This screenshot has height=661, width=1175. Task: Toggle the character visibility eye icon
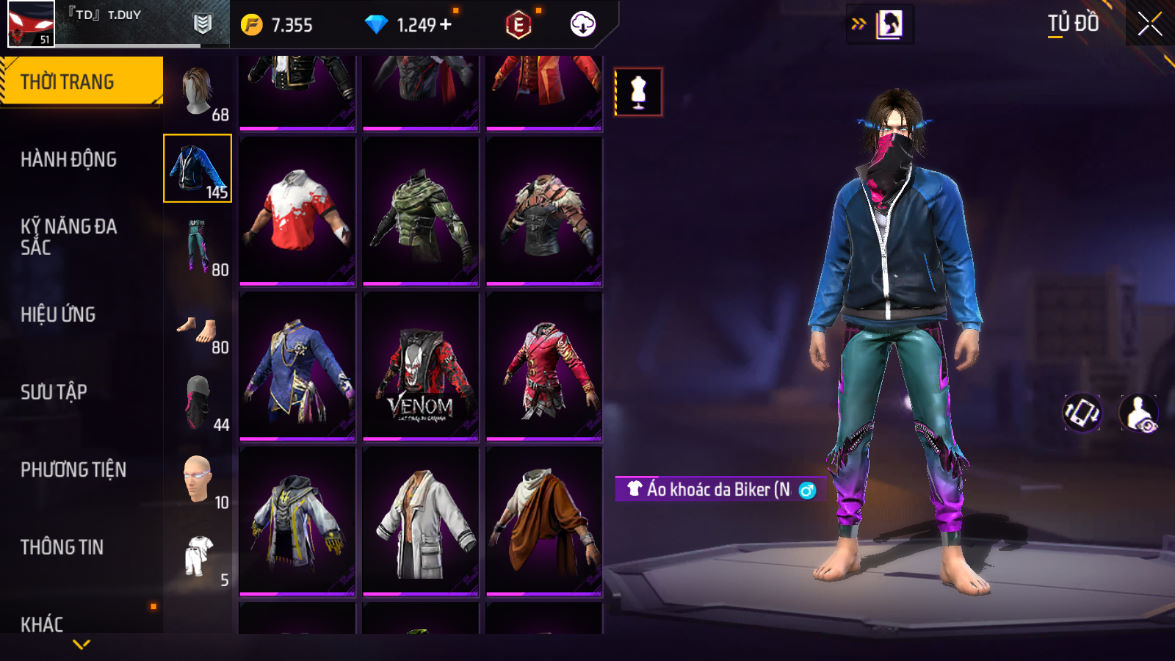1138,413
